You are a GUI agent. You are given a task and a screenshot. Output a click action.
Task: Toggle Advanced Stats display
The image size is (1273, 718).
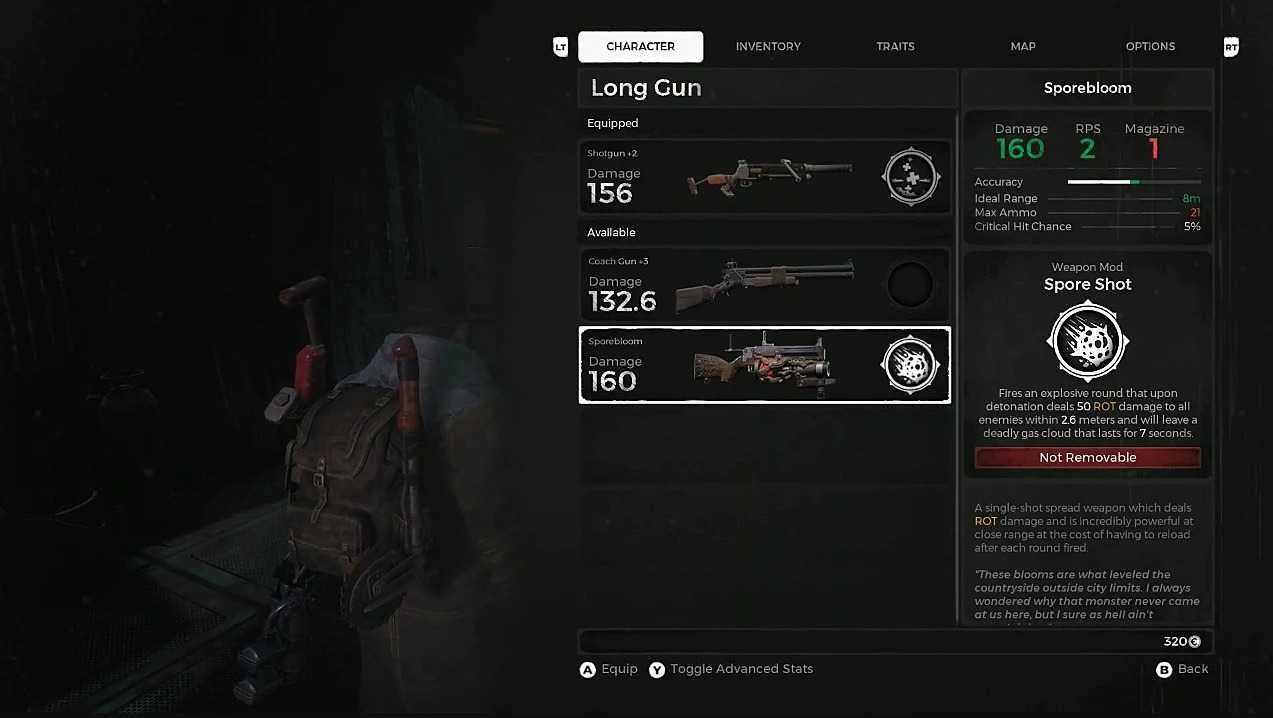(731, 669)
